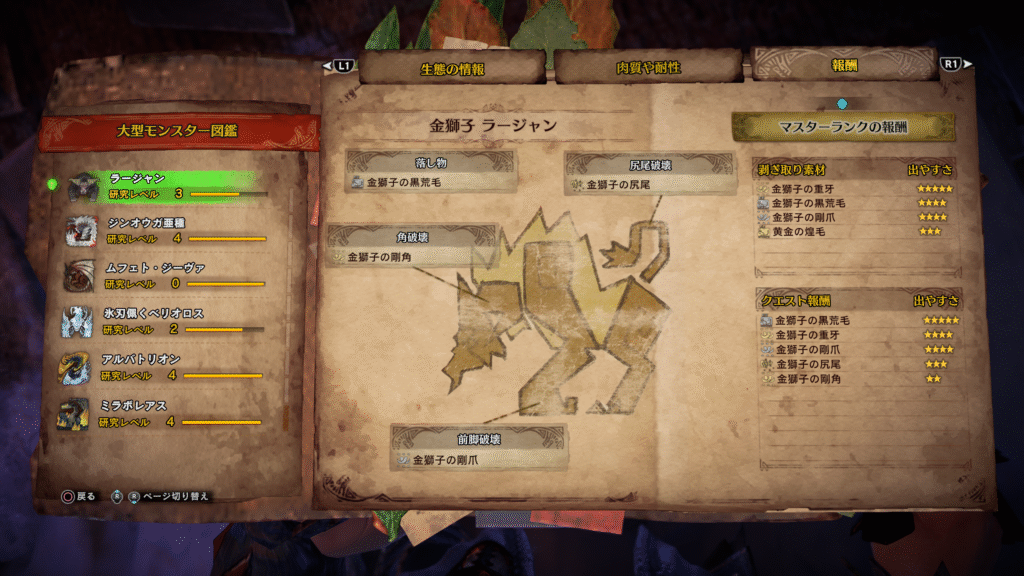Choose the 前脚破壊 reward box

tap(478, 448)
